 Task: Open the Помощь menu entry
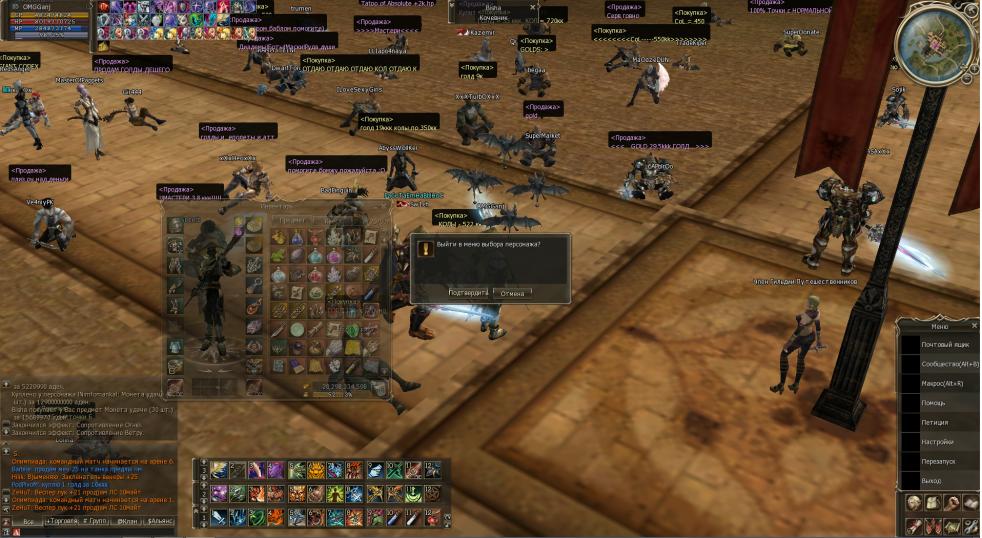(933, 402)
